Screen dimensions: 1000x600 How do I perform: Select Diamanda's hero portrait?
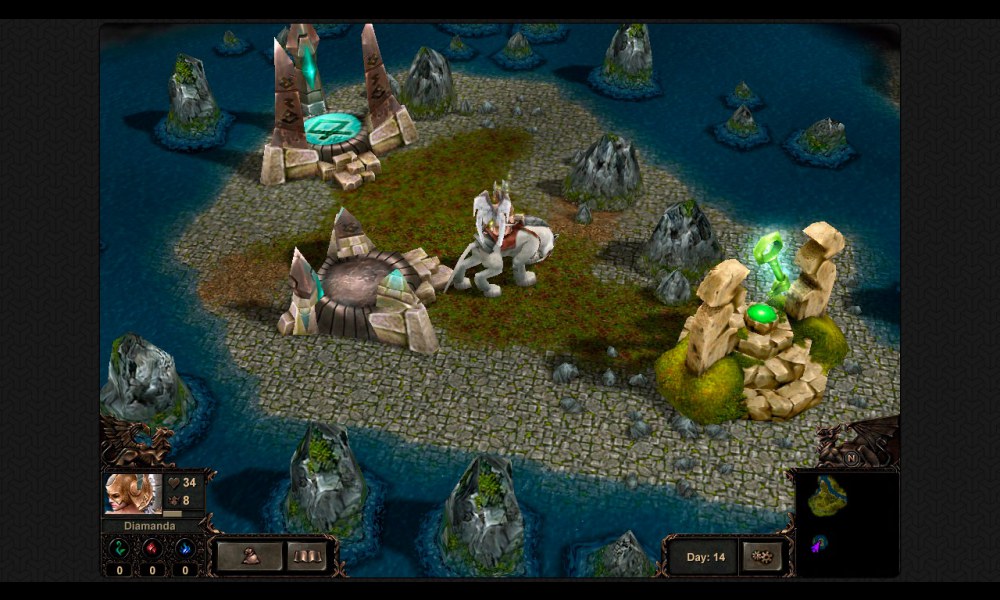(x=132, y=493)
